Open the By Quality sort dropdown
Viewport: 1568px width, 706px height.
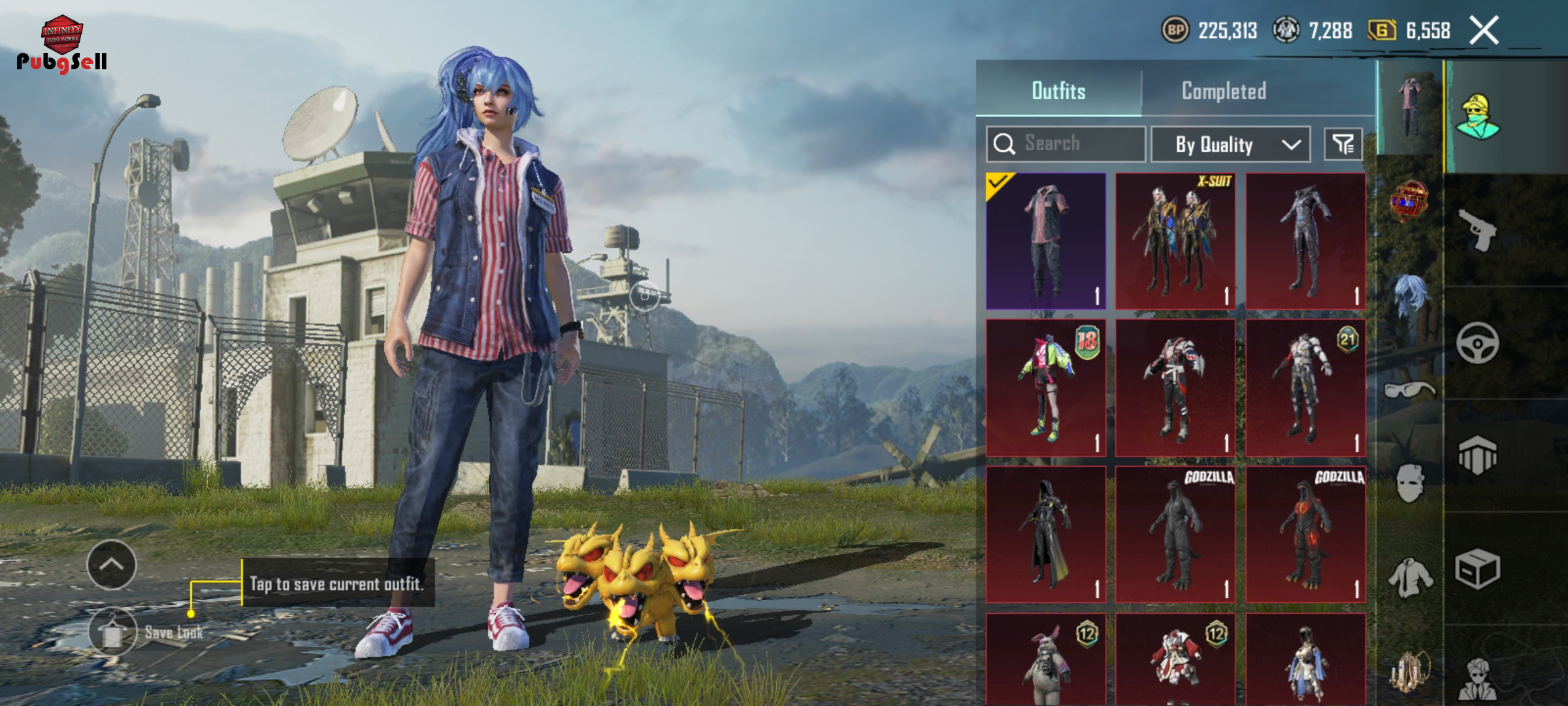coord(1230,144)
